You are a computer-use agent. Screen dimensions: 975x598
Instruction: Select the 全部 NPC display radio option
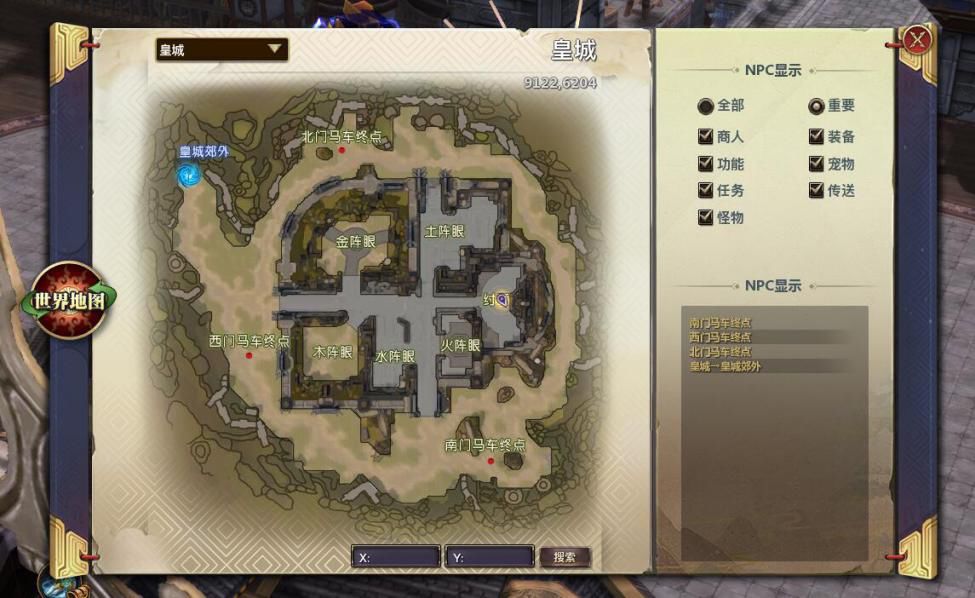706,106
